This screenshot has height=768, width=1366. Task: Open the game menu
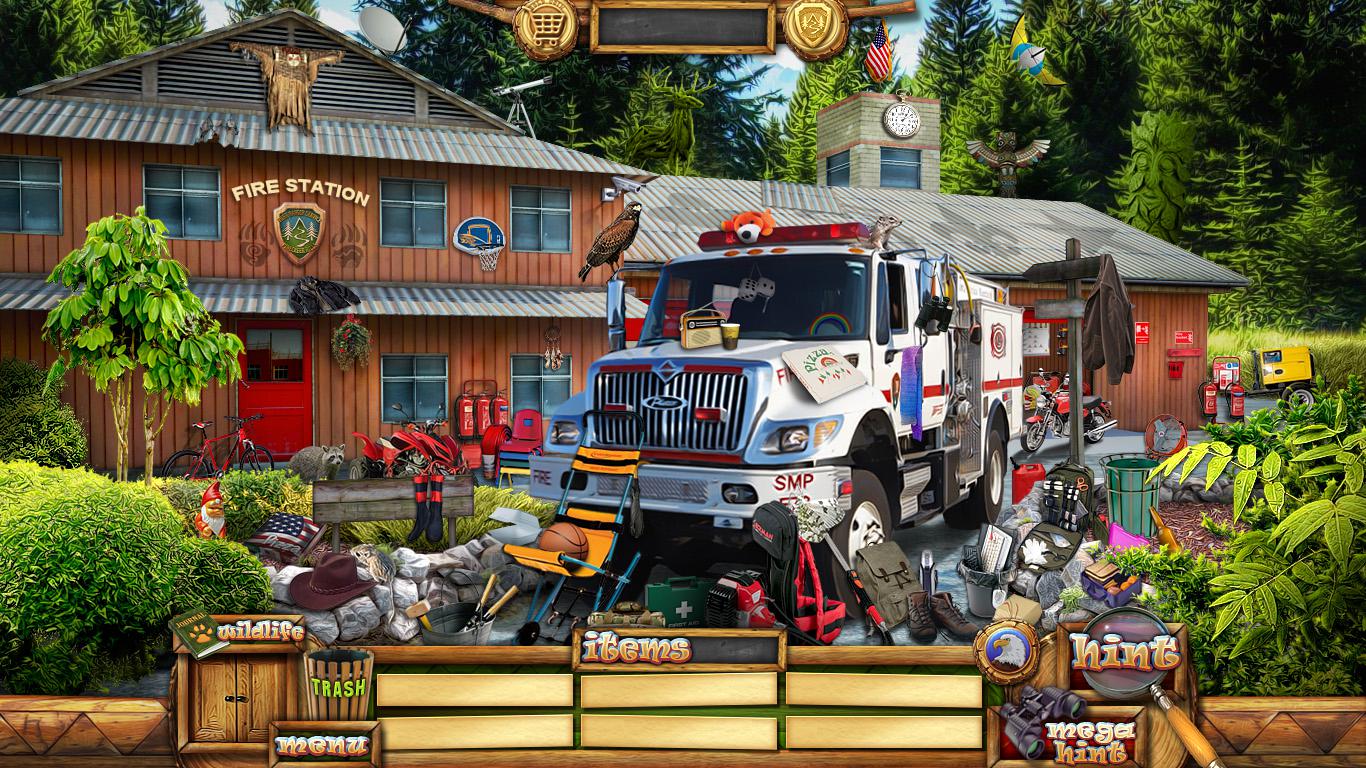point(322,746)
